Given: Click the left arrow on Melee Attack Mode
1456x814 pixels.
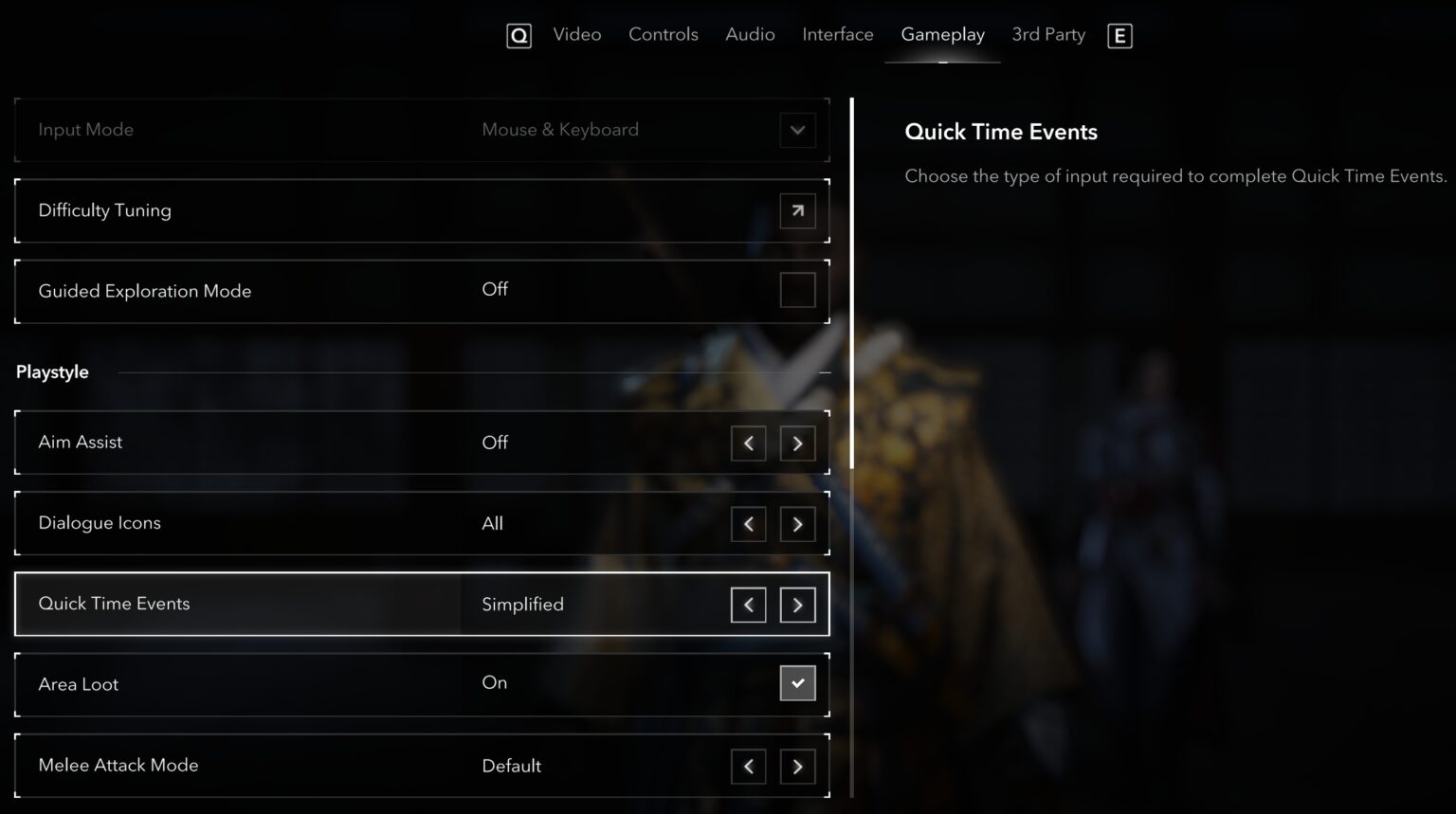Looking at the screenshot, I should 748,766.
